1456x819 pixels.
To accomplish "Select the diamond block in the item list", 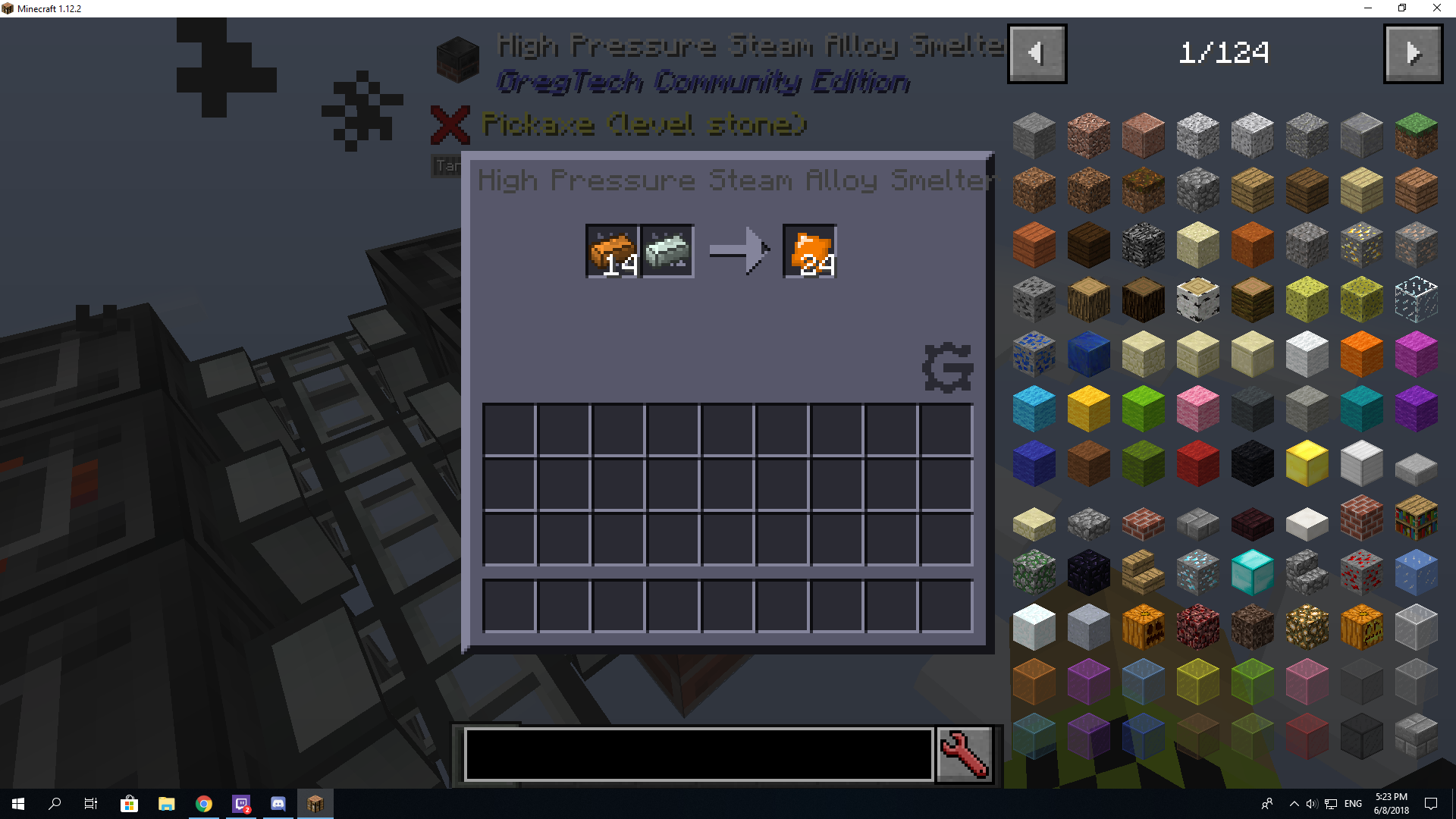I will tap(1253, 572).
